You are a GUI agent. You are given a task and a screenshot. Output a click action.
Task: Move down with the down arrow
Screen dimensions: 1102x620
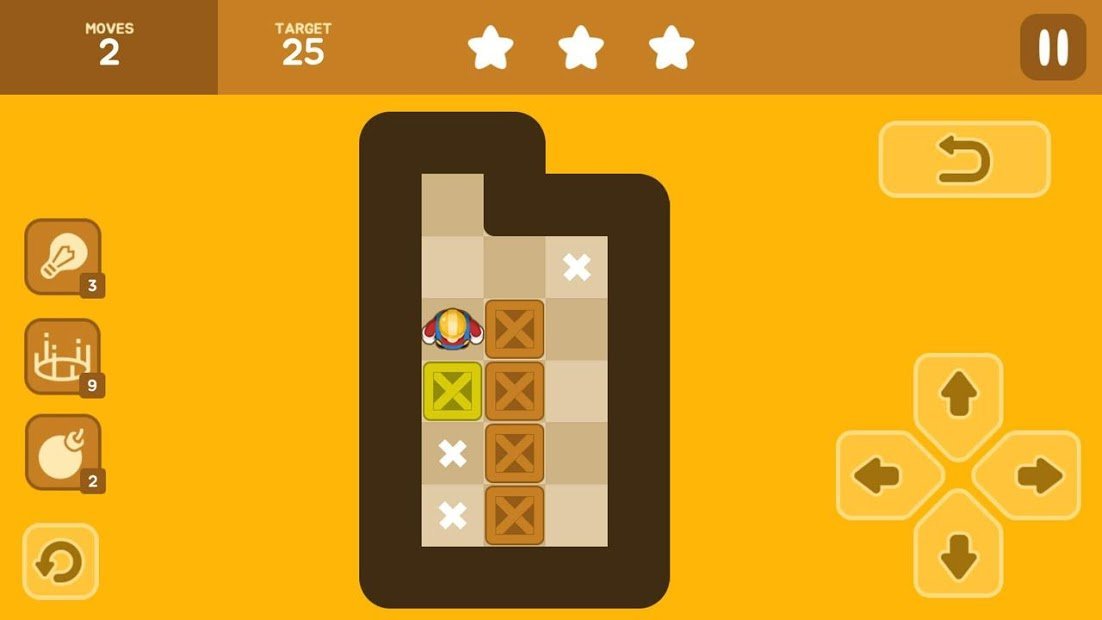[958, 550]
